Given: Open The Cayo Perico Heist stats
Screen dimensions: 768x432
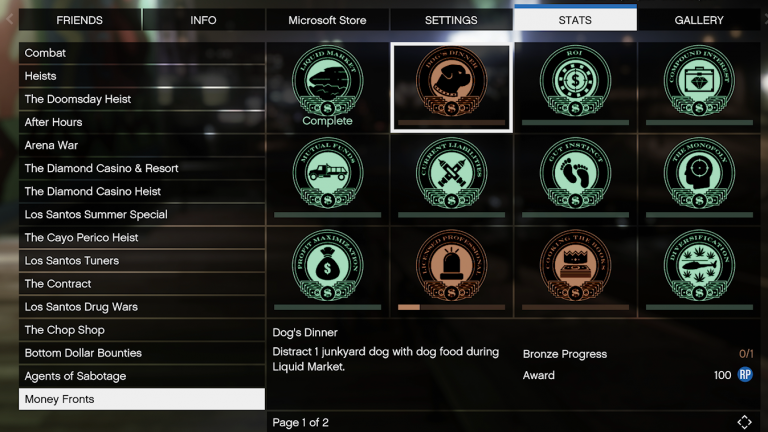Looking at the screenshot, I should pos(141,238).
